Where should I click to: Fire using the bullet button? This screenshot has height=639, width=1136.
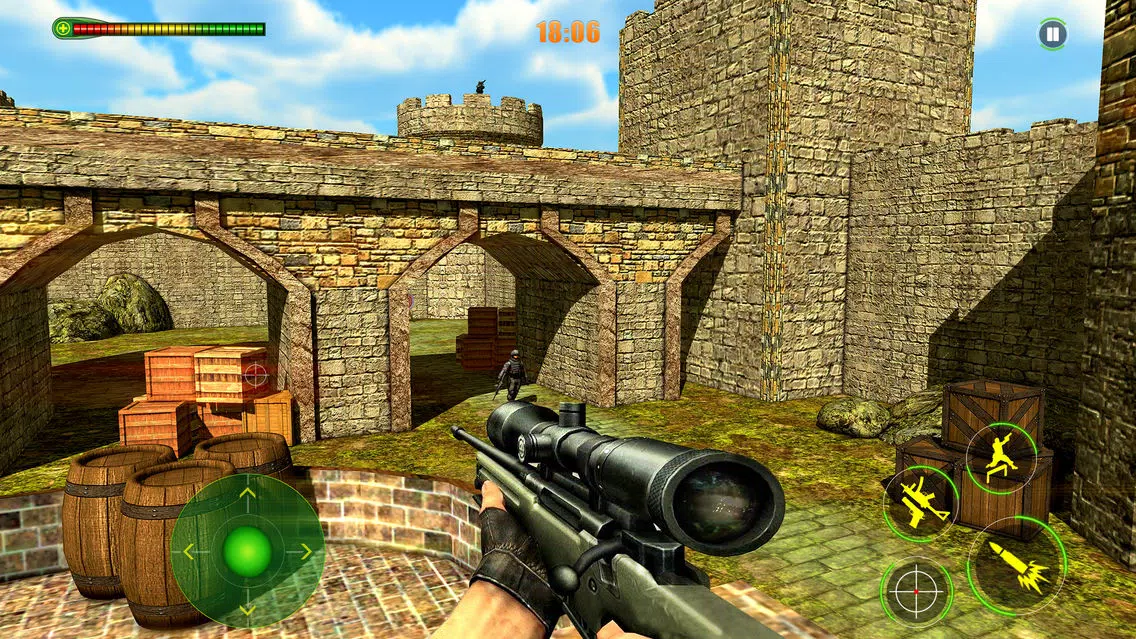pyautogui.click(x=1017, y=565)
